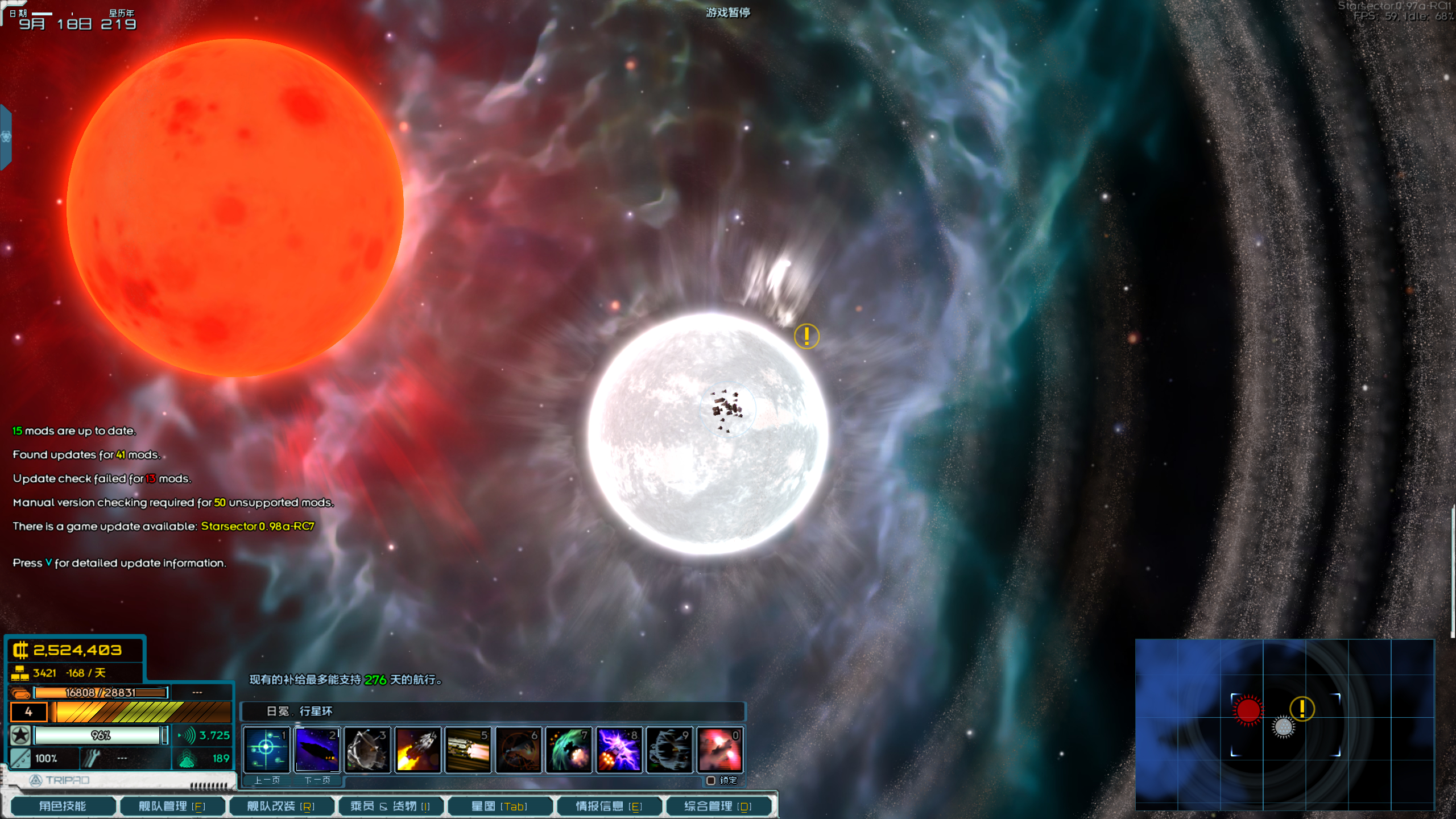
Task: Go to next ability page (下一页)
Action: 317,780
